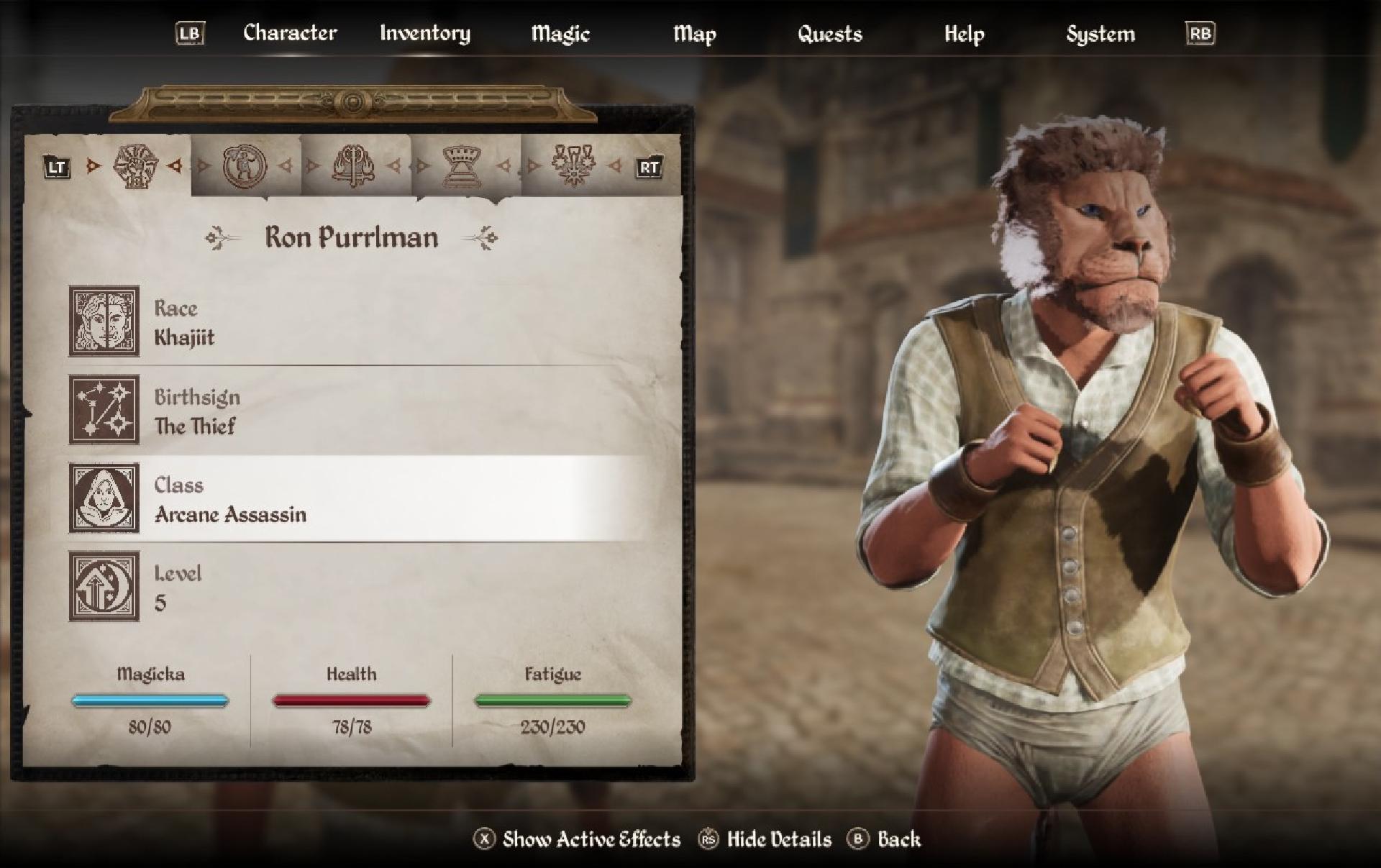
Task: Select the Class Arcane Assassin row
Action: [x=352, y=498]
